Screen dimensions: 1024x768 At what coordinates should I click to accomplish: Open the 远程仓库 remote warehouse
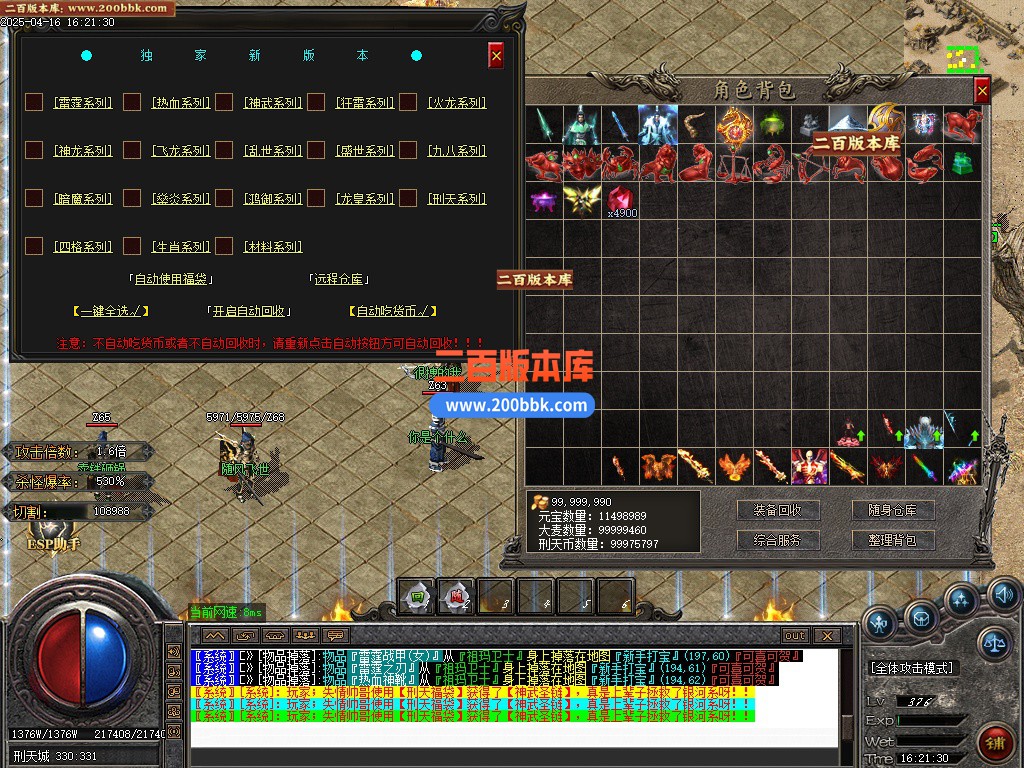click(x=340, y=279)
